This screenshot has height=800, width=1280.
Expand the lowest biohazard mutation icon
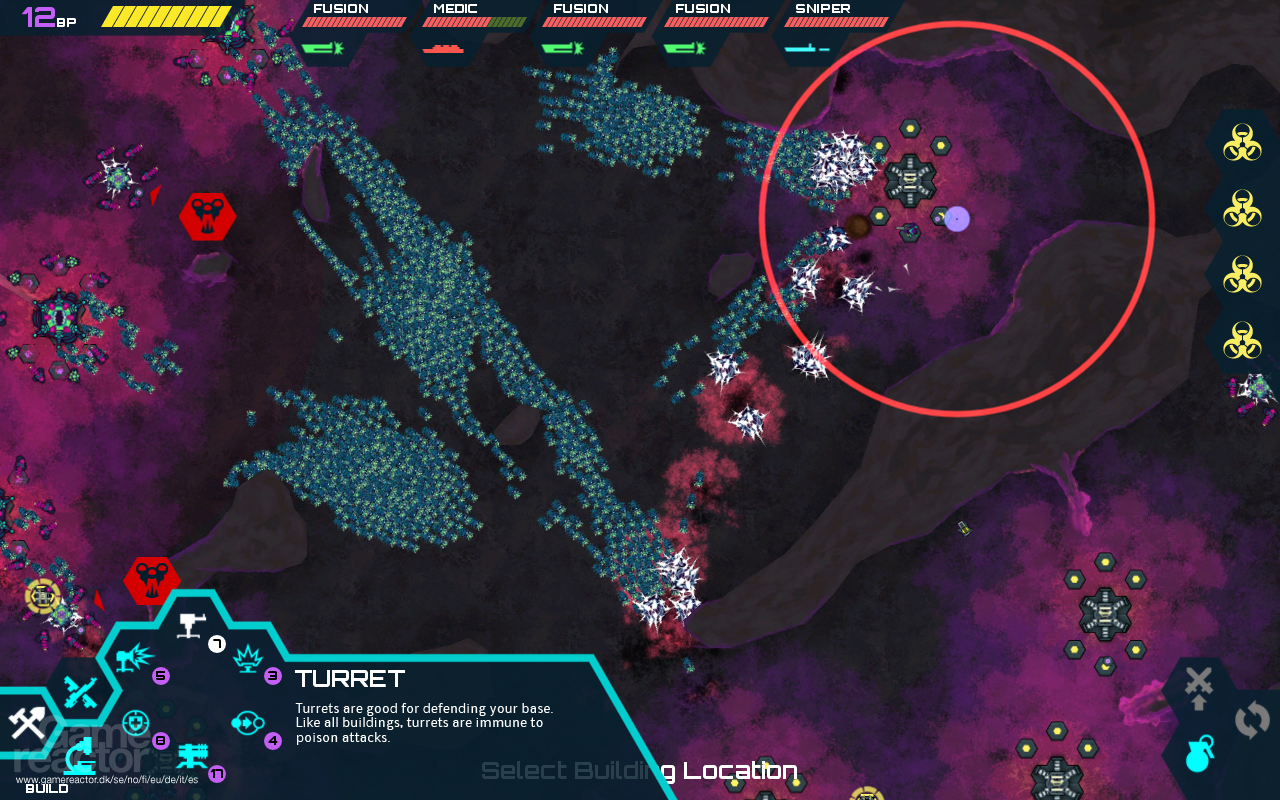pyautogui.click(x=1244, y=337)
